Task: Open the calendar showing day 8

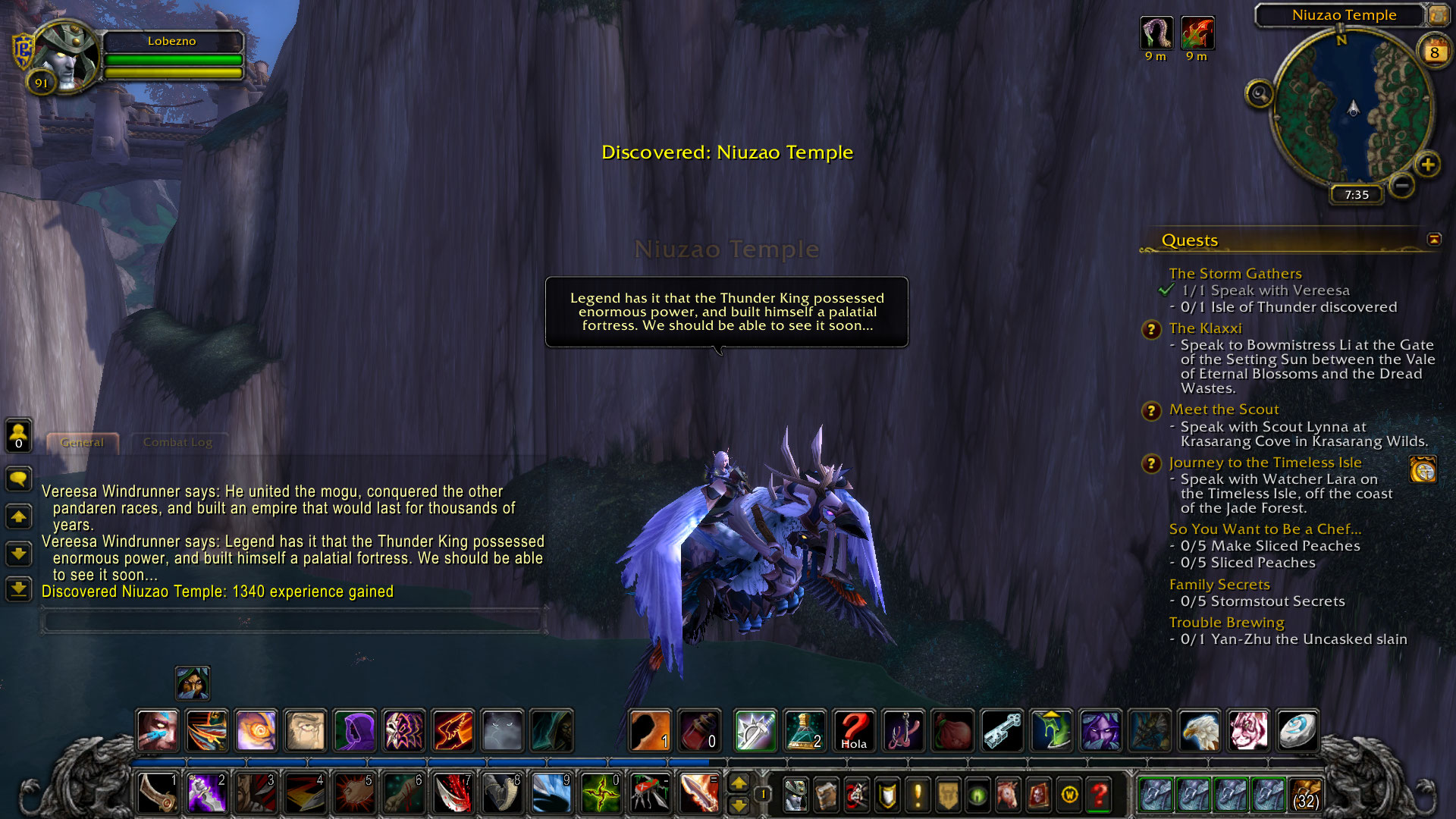Action: [1433, 52]
